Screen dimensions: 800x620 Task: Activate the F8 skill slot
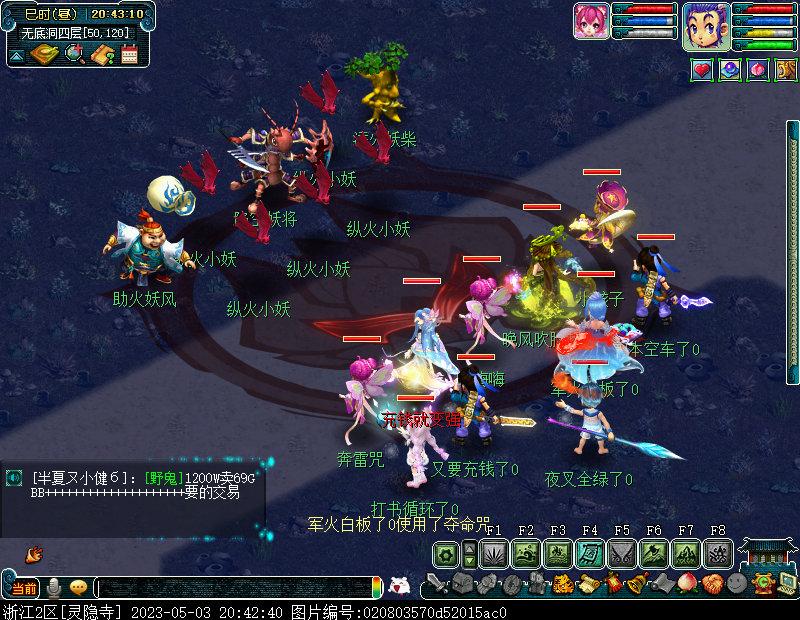717,553
